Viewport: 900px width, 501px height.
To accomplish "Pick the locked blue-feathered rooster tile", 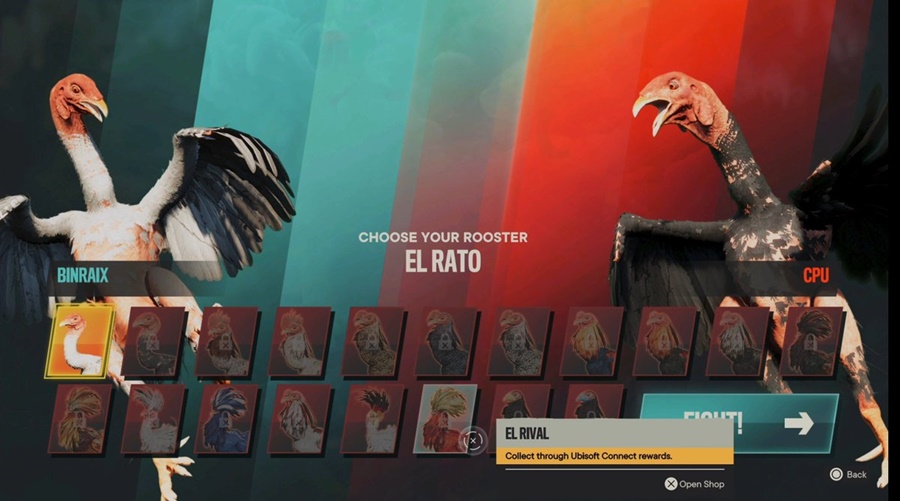I will click(x=229, y=418).
